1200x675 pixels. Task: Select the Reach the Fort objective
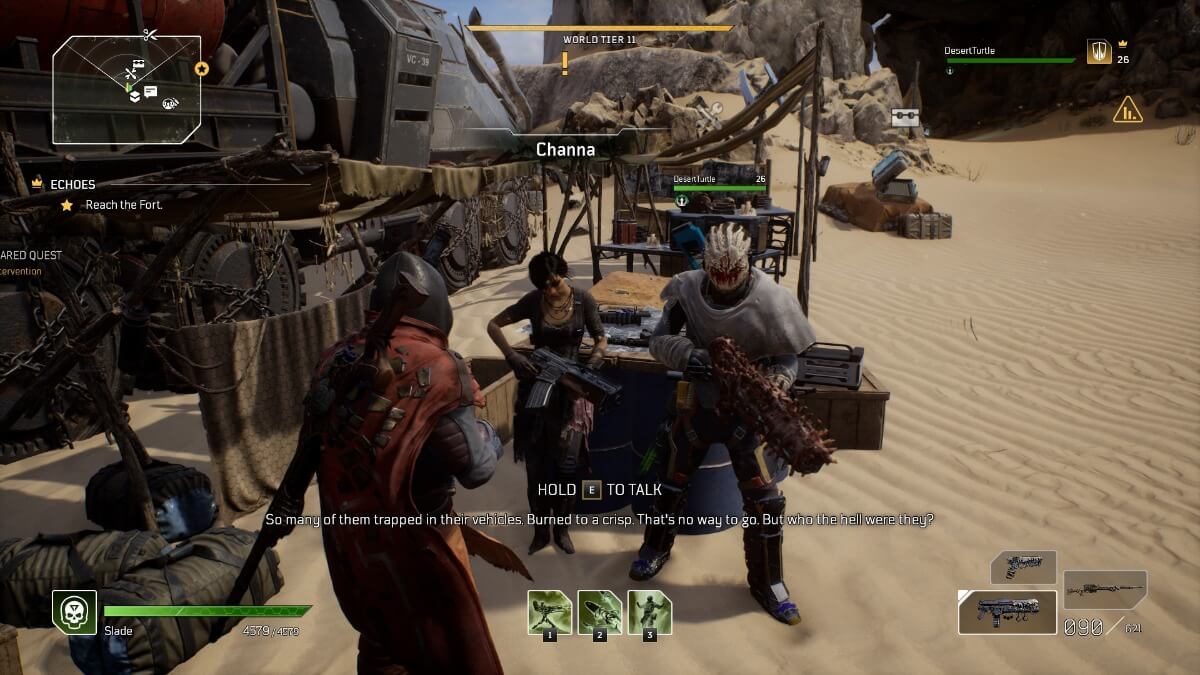pyautogui.click(x=123, y=205)
